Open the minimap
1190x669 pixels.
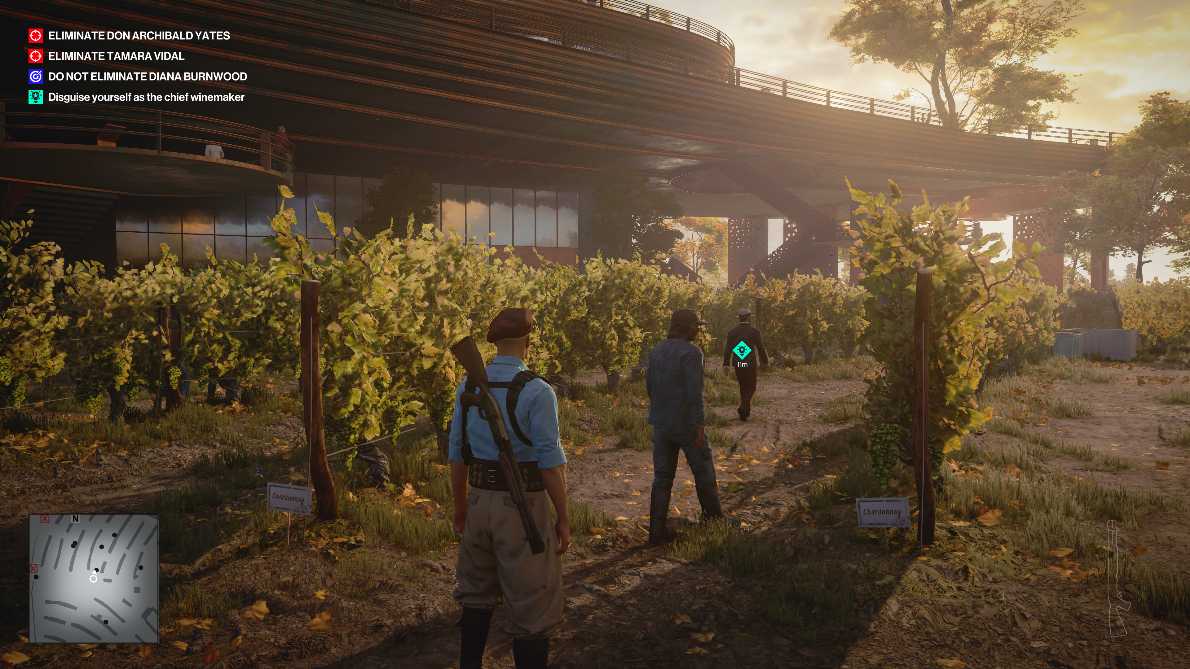pyautogui.click(x=94, y=578)
